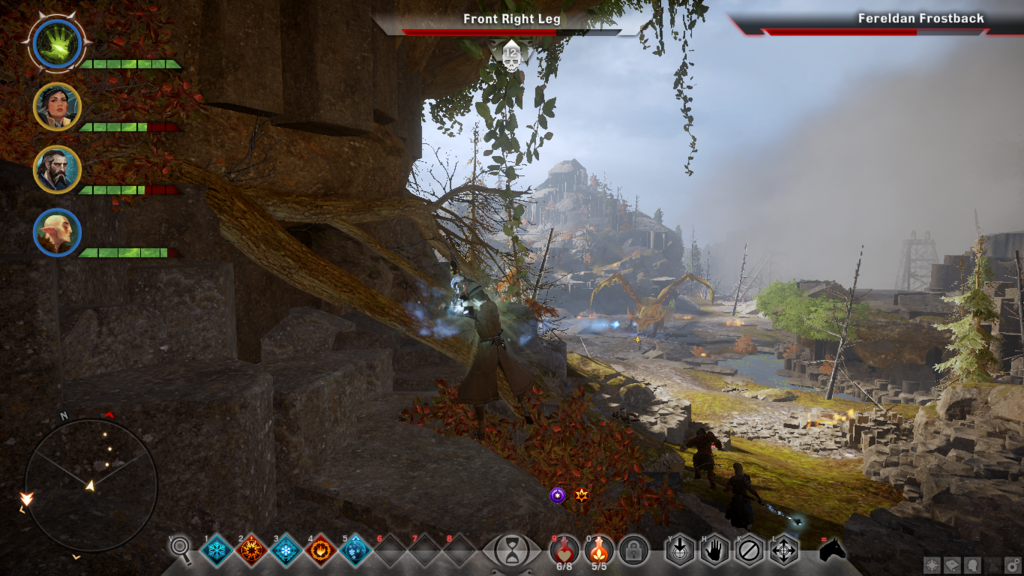The height and width of the screenshot is (576, 1024).
Task: Select the dark-haired woman's party portrait
Action: click(x=57, y=107)
